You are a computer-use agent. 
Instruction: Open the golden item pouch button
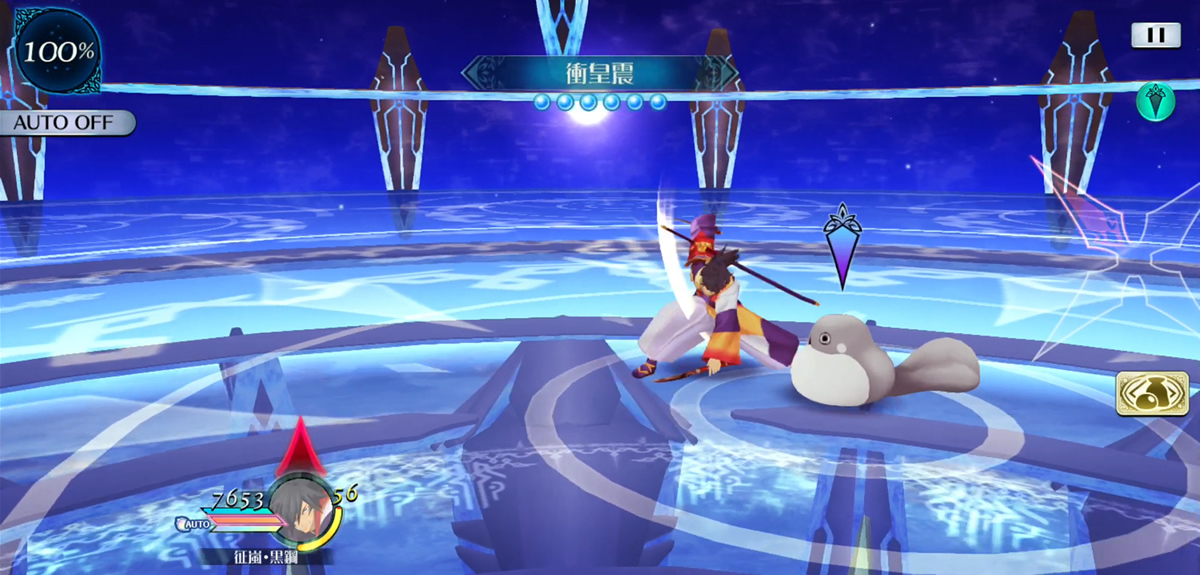[x=1152, y=393]
